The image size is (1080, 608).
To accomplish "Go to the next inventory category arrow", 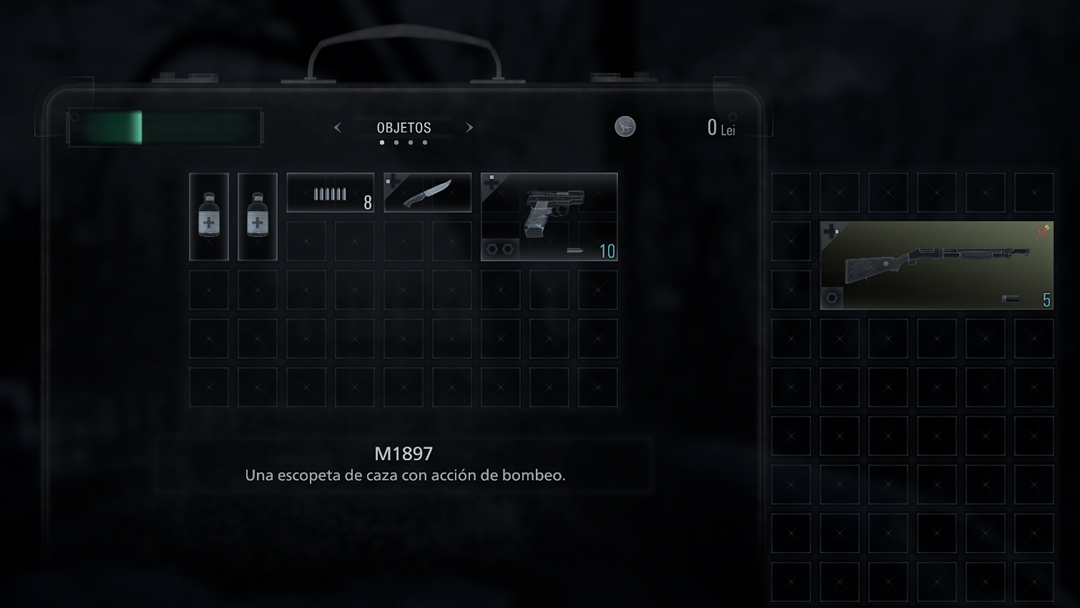I will click(470, 128).
